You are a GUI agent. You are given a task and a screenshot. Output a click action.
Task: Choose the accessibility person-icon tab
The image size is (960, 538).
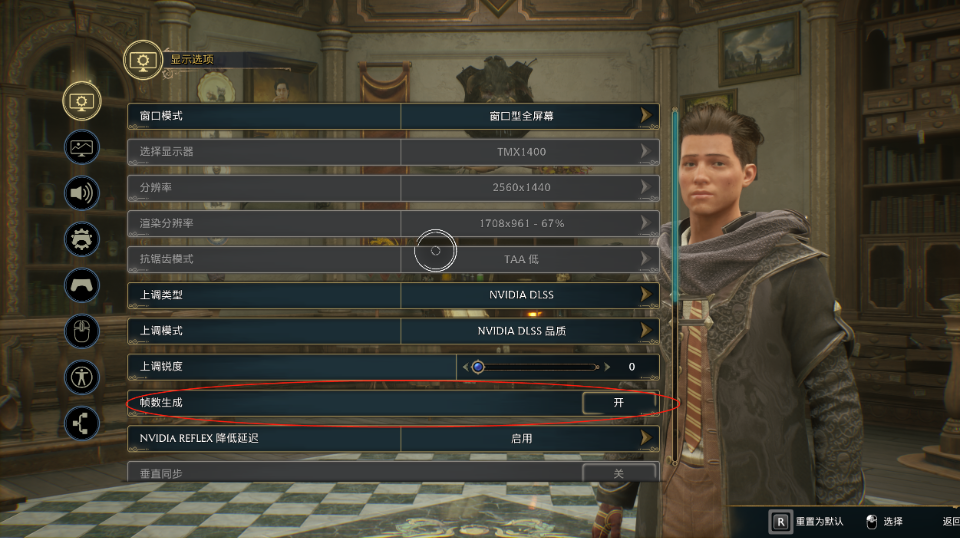pos(82,377)
